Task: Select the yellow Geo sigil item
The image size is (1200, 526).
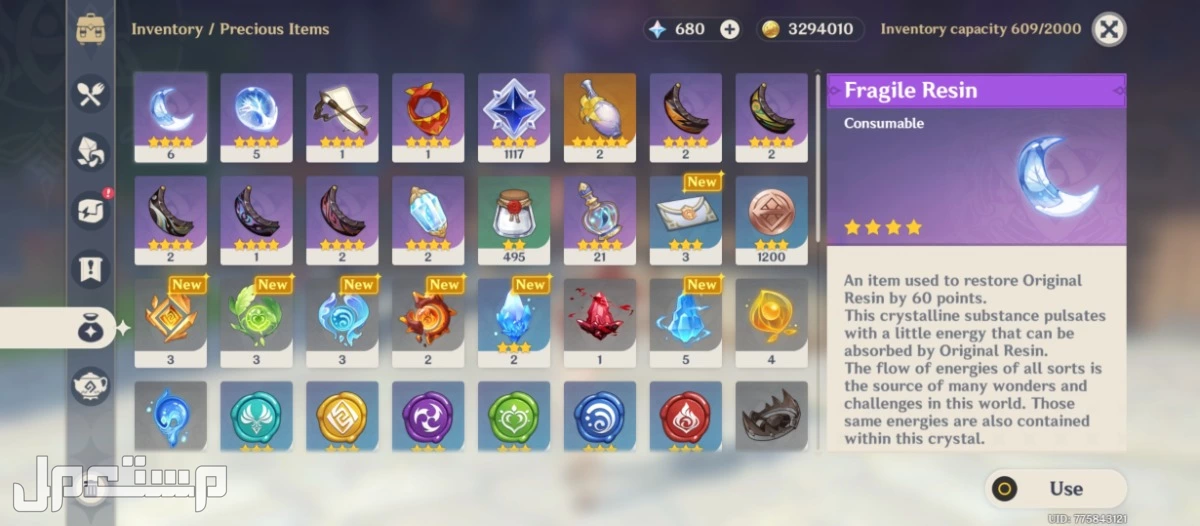Action: (x=342, y=417)
